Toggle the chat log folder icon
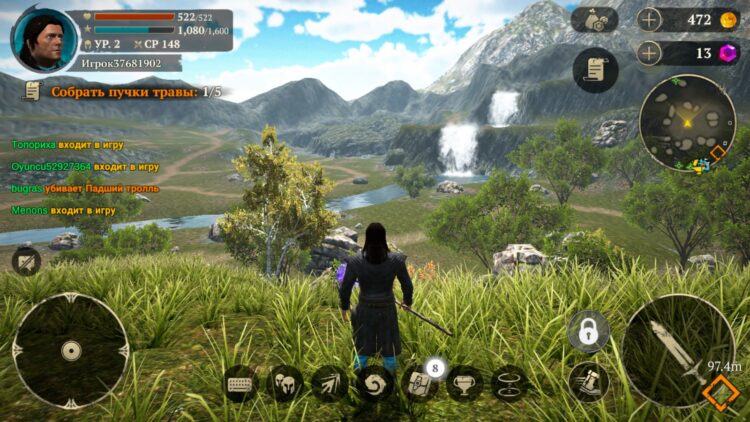Screen dimensions: 750x422 pos(27,261)
